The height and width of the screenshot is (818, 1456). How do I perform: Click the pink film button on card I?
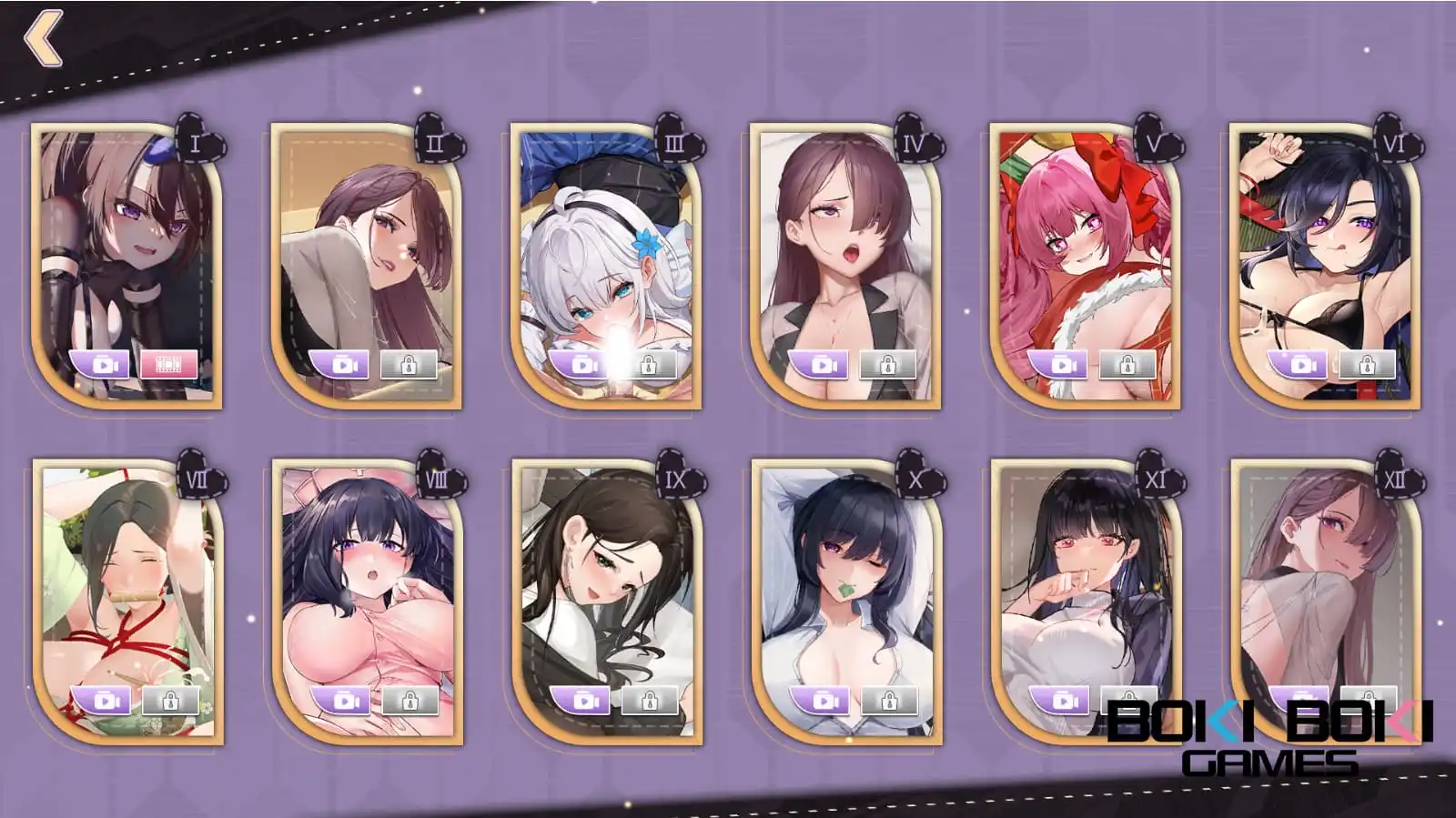click(169, 365)
